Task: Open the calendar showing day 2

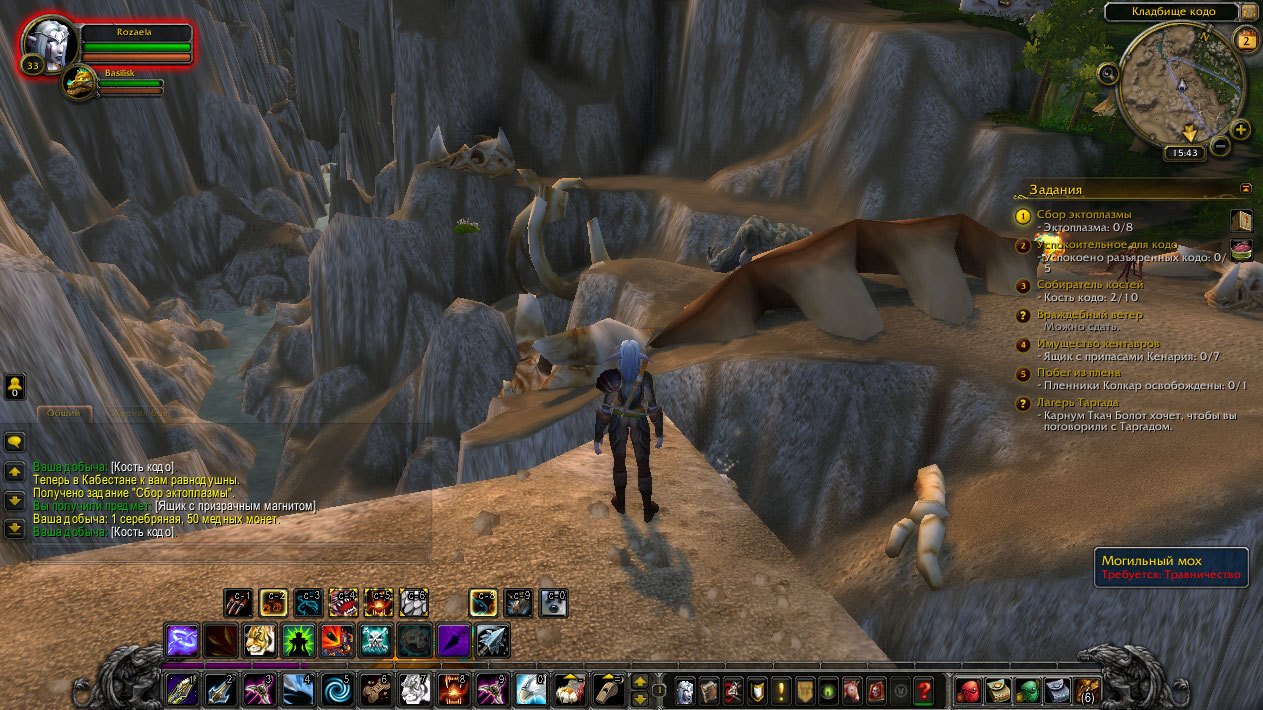Action: coord(1246,40)
